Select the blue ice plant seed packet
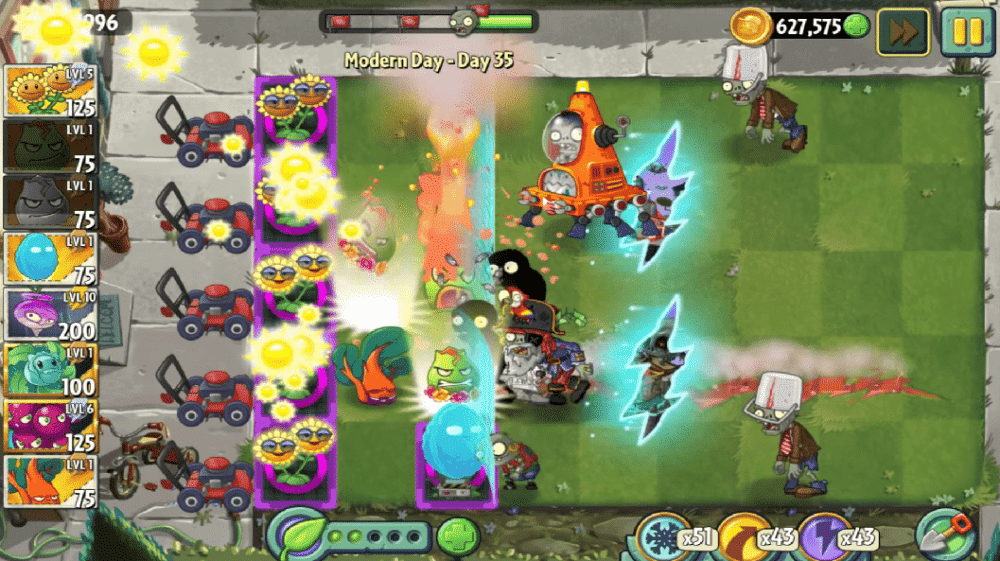The image size is (1000, 561). click(50, 259)
